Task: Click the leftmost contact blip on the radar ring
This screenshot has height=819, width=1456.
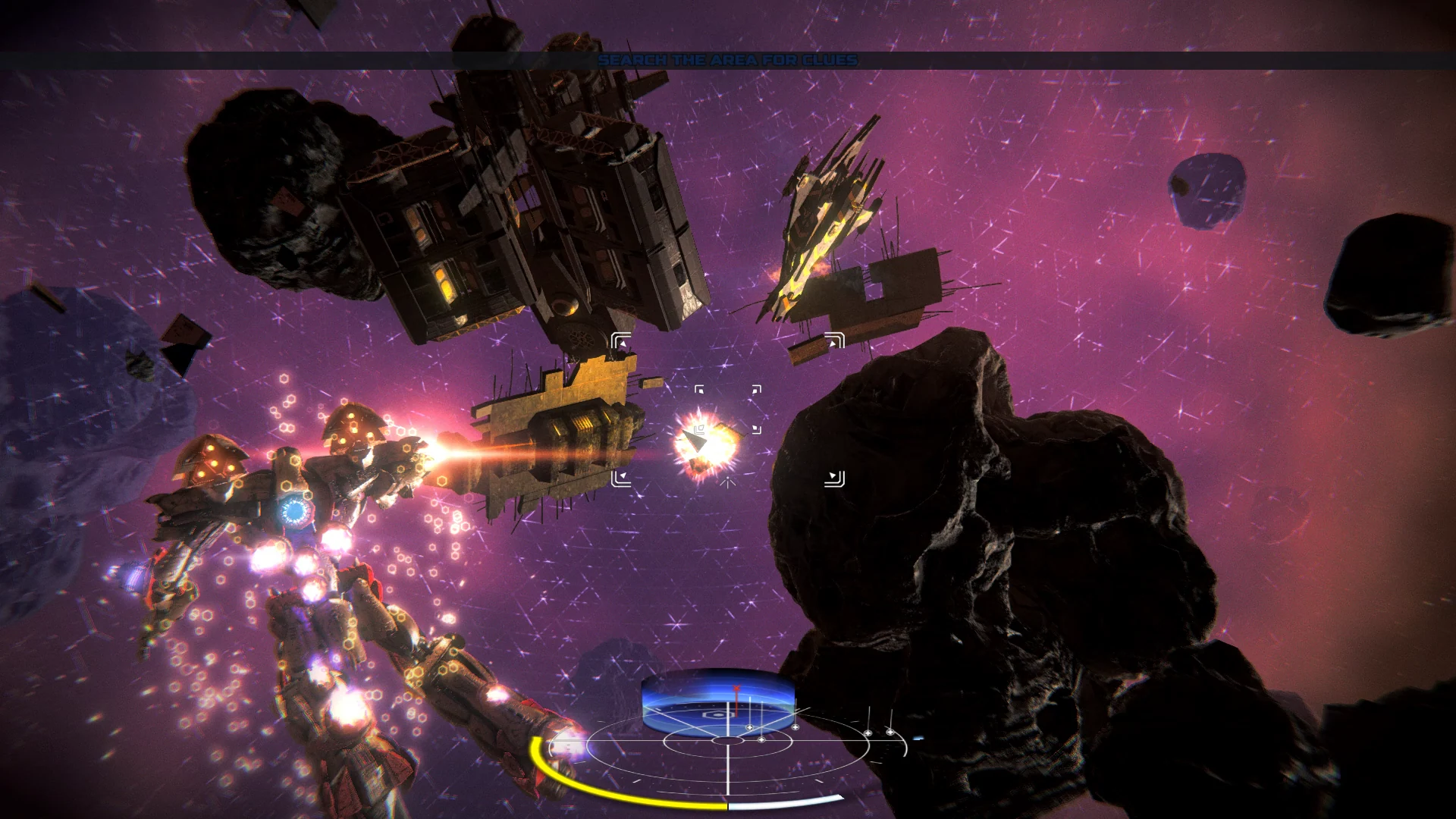Action: coord(750,727)
